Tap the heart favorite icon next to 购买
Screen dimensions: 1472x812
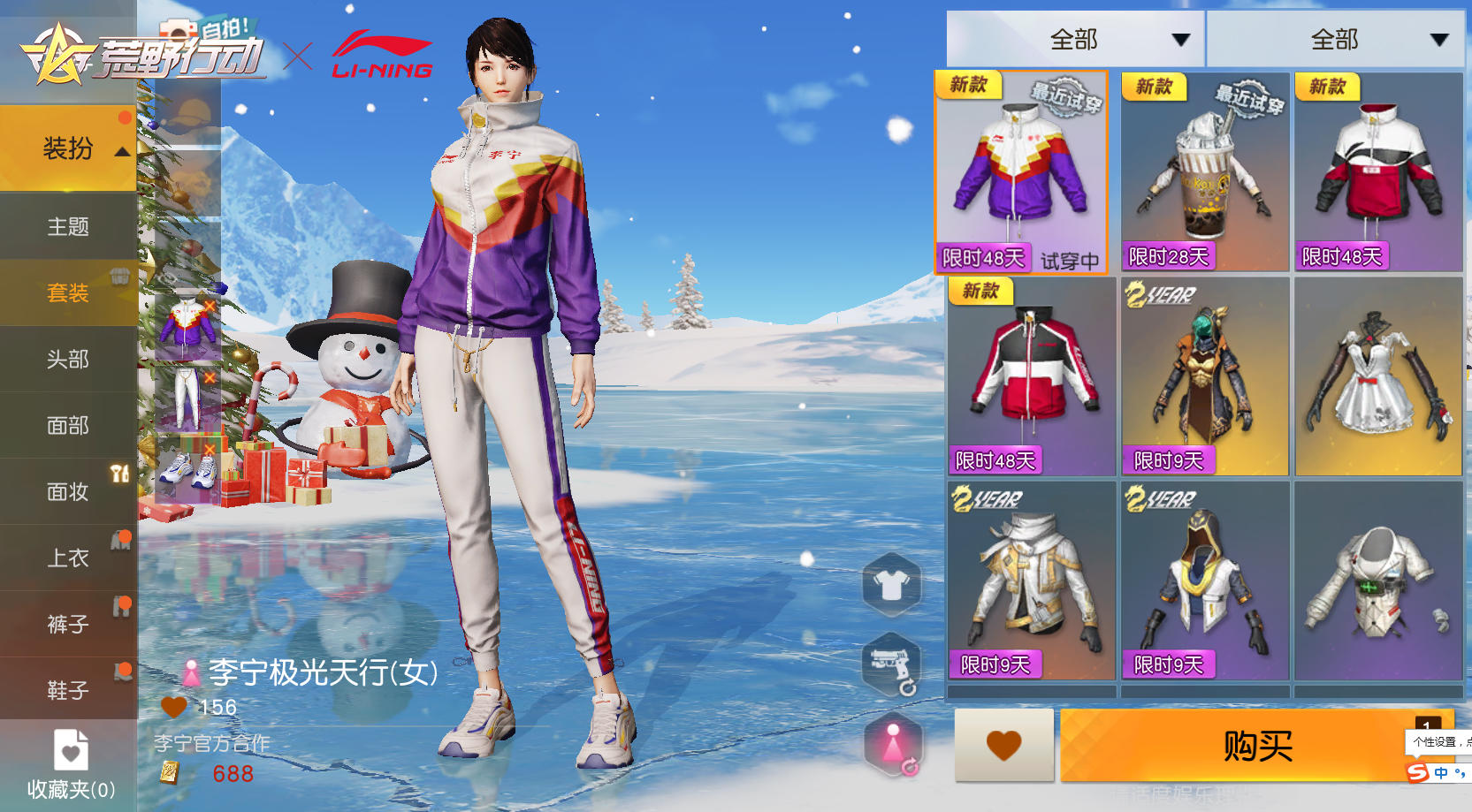point(1003,746)
